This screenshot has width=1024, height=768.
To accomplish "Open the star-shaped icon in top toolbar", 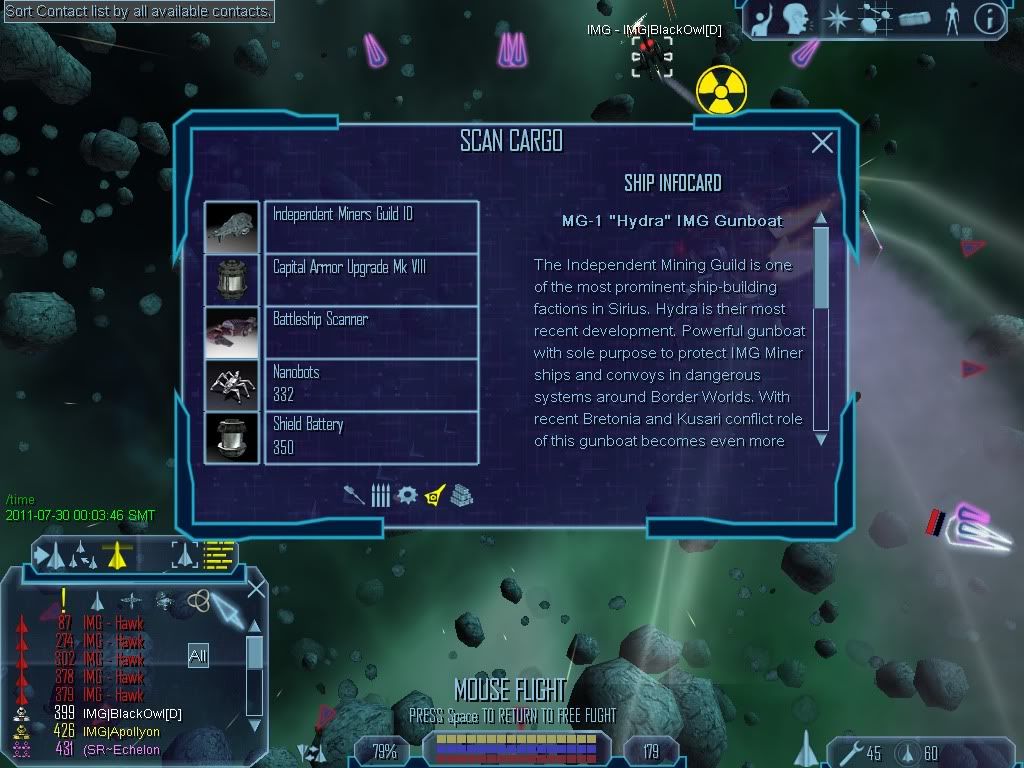I will coord(836,19).
